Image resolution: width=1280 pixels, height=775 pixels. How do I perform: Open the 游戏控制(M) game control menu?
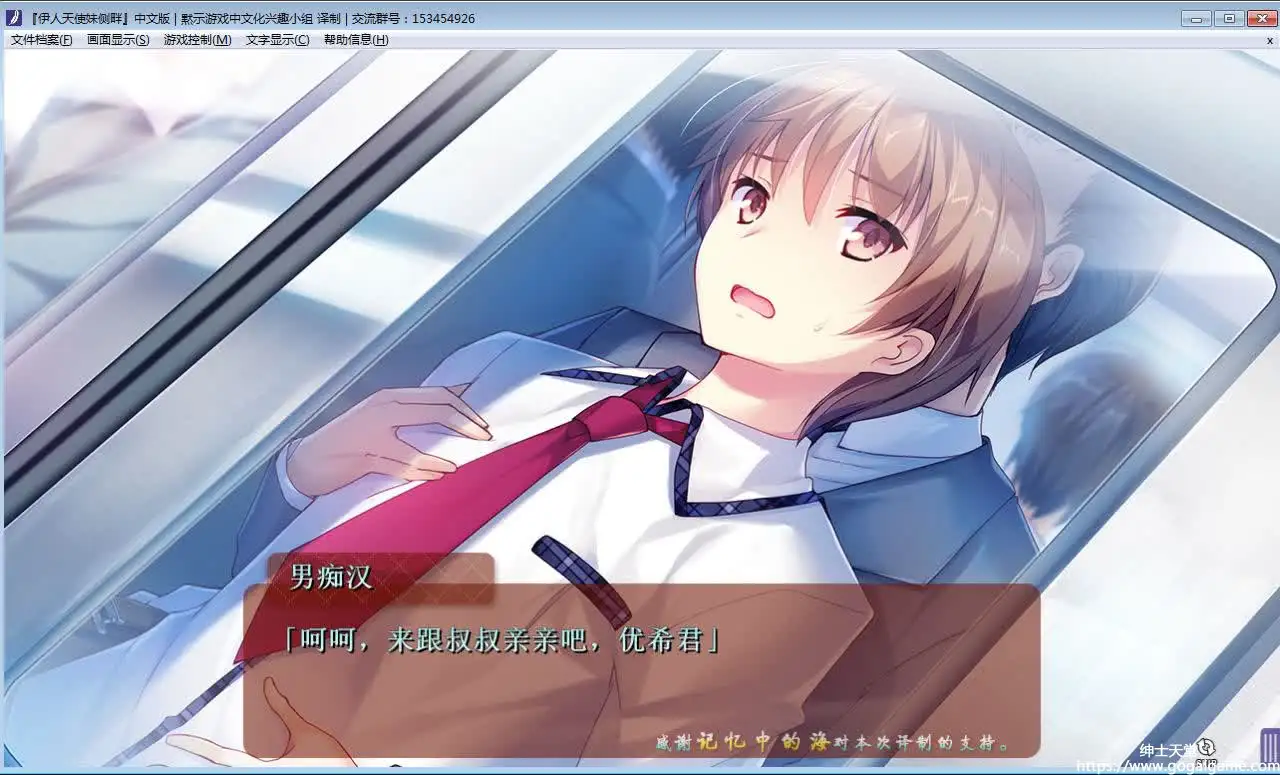coord(197,40)
